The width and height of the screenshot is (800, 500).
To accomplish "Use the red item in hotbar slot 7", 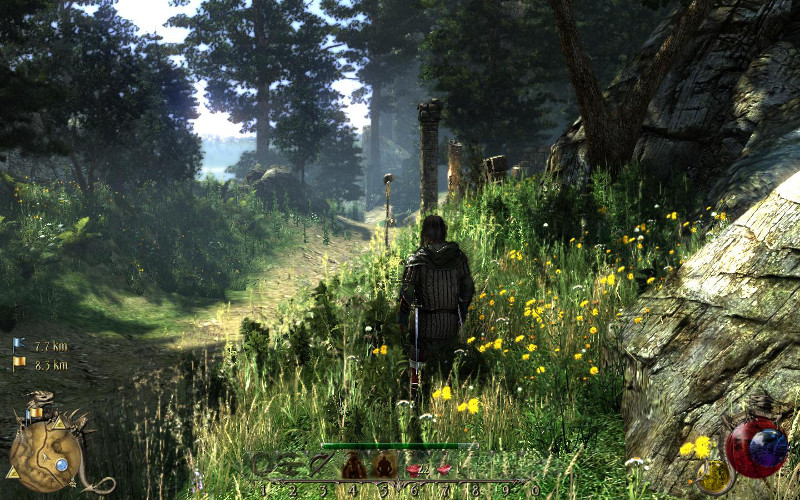I will click(x=443, y=467).
